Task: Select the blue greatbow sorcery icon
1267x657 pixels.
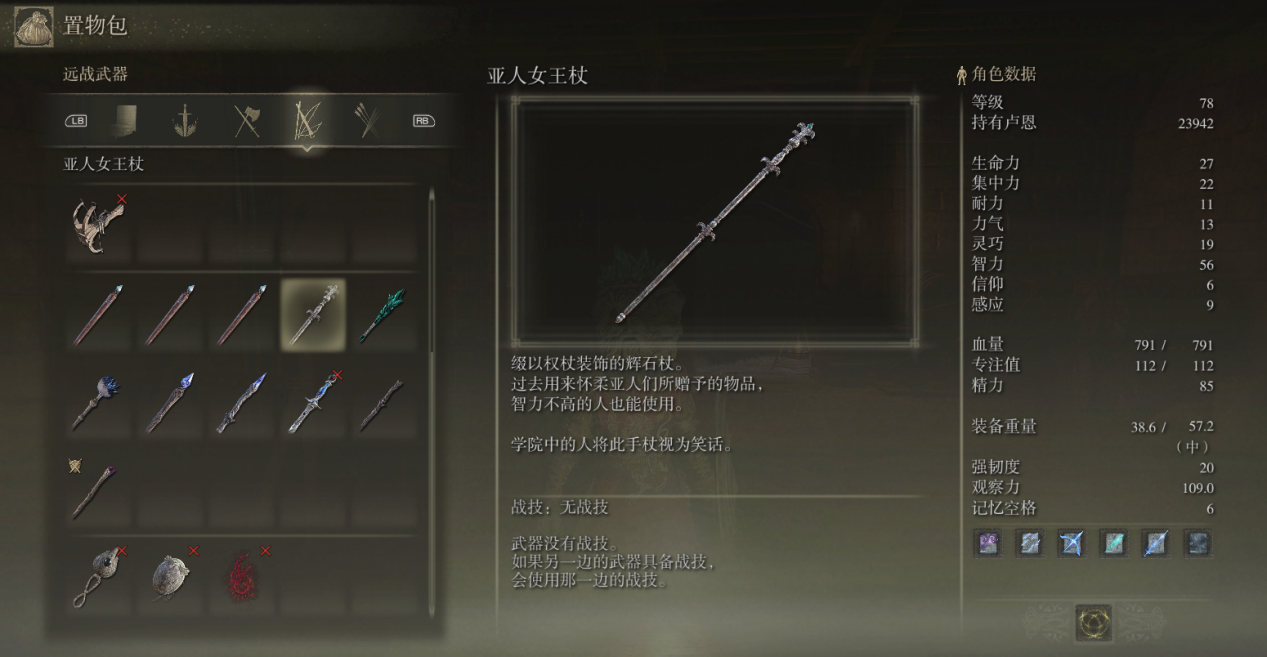Action: (x=1072, y=543)
